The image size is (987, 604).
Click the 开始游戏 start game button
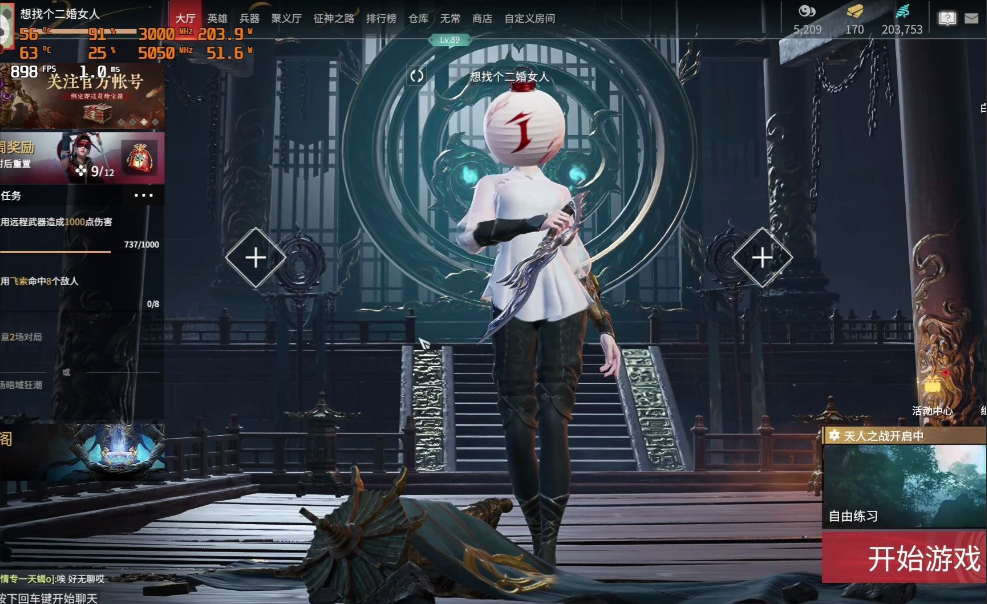[903, 558]
